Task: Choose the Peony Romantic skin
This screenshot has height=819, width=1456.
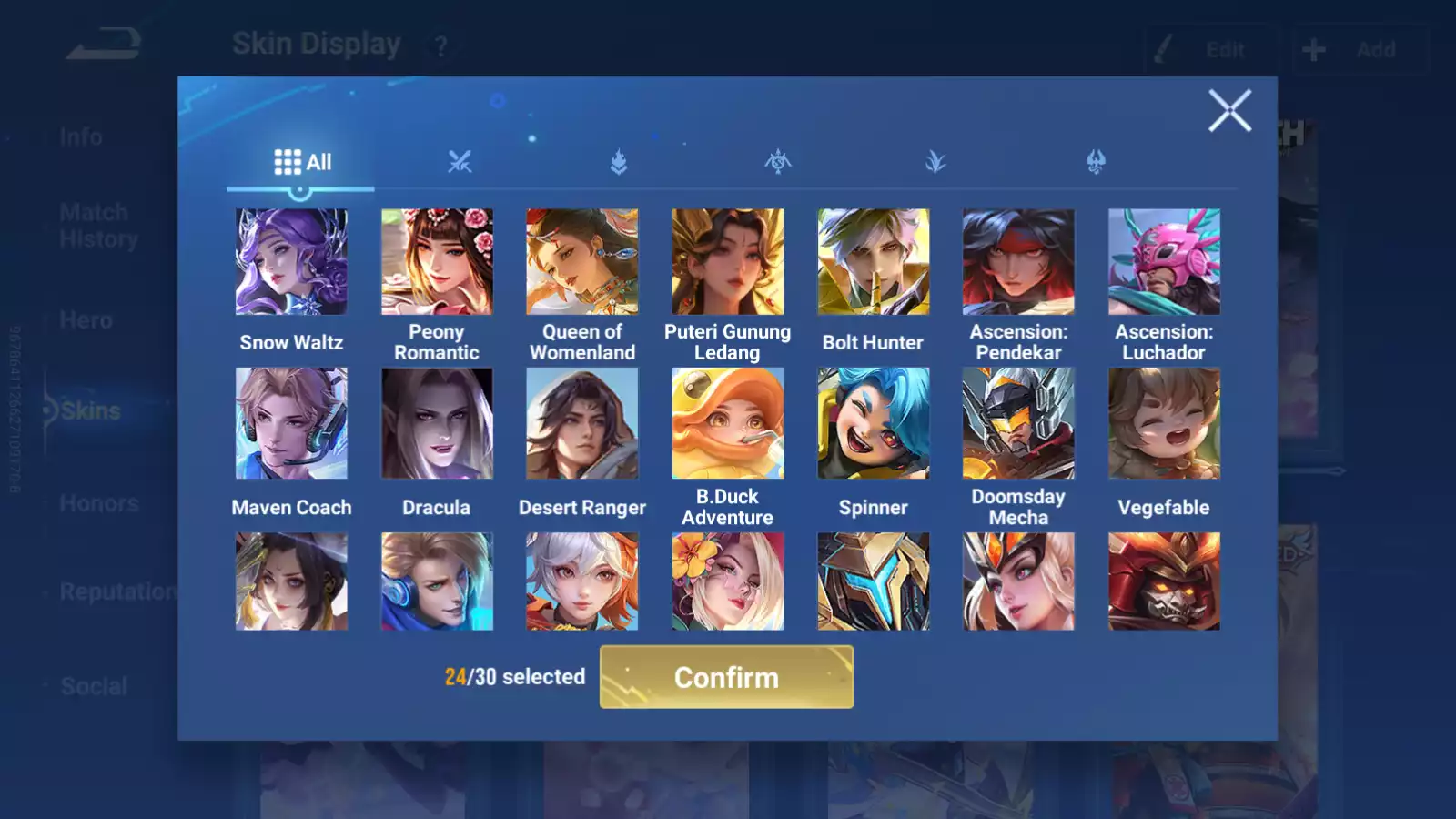Action: (437, 262)
